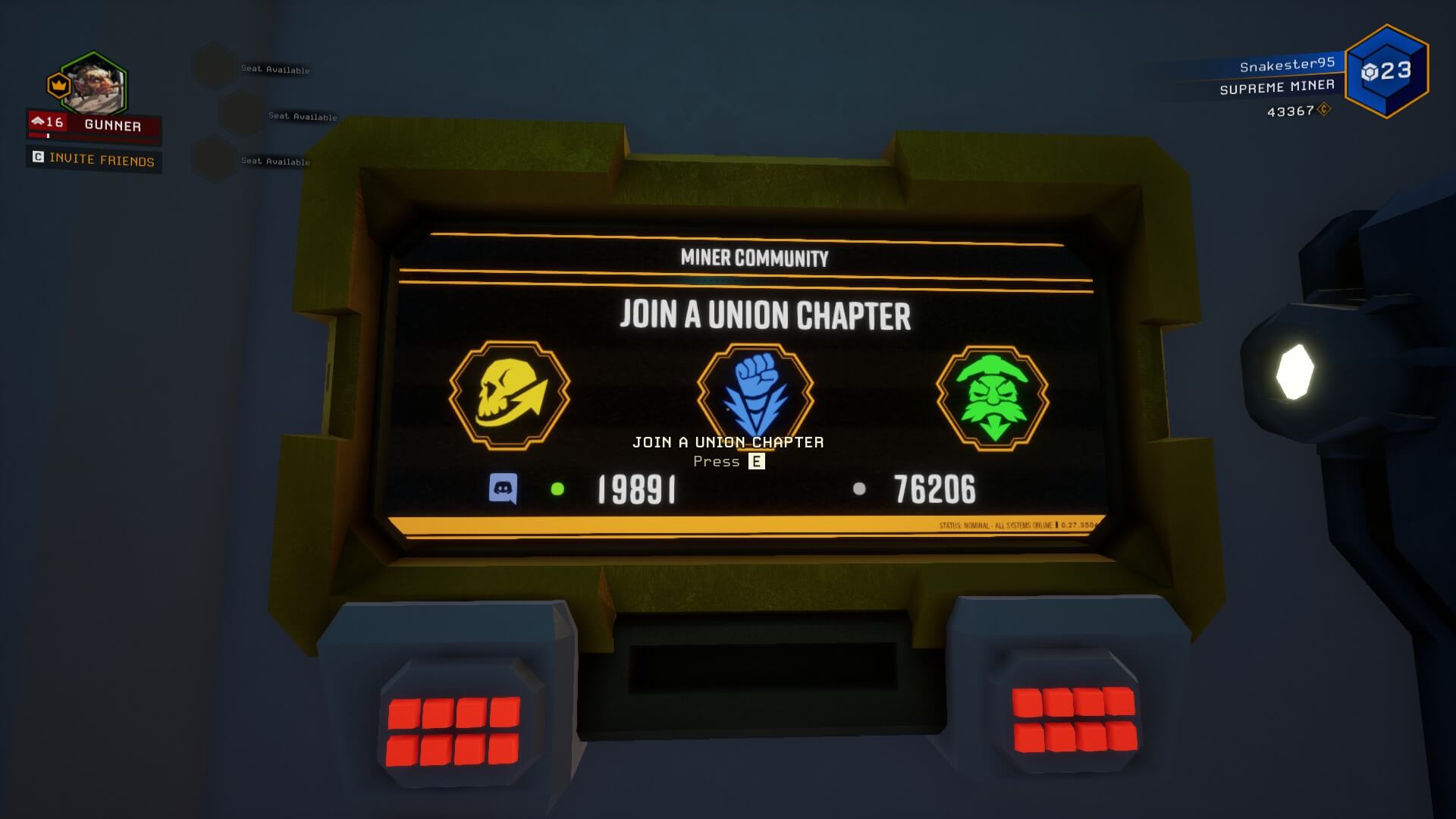Image resolution: width=1456 pixels, height=819 pixels.
Task: Click the 43367 credits counter
Action: pos(1298,111)
